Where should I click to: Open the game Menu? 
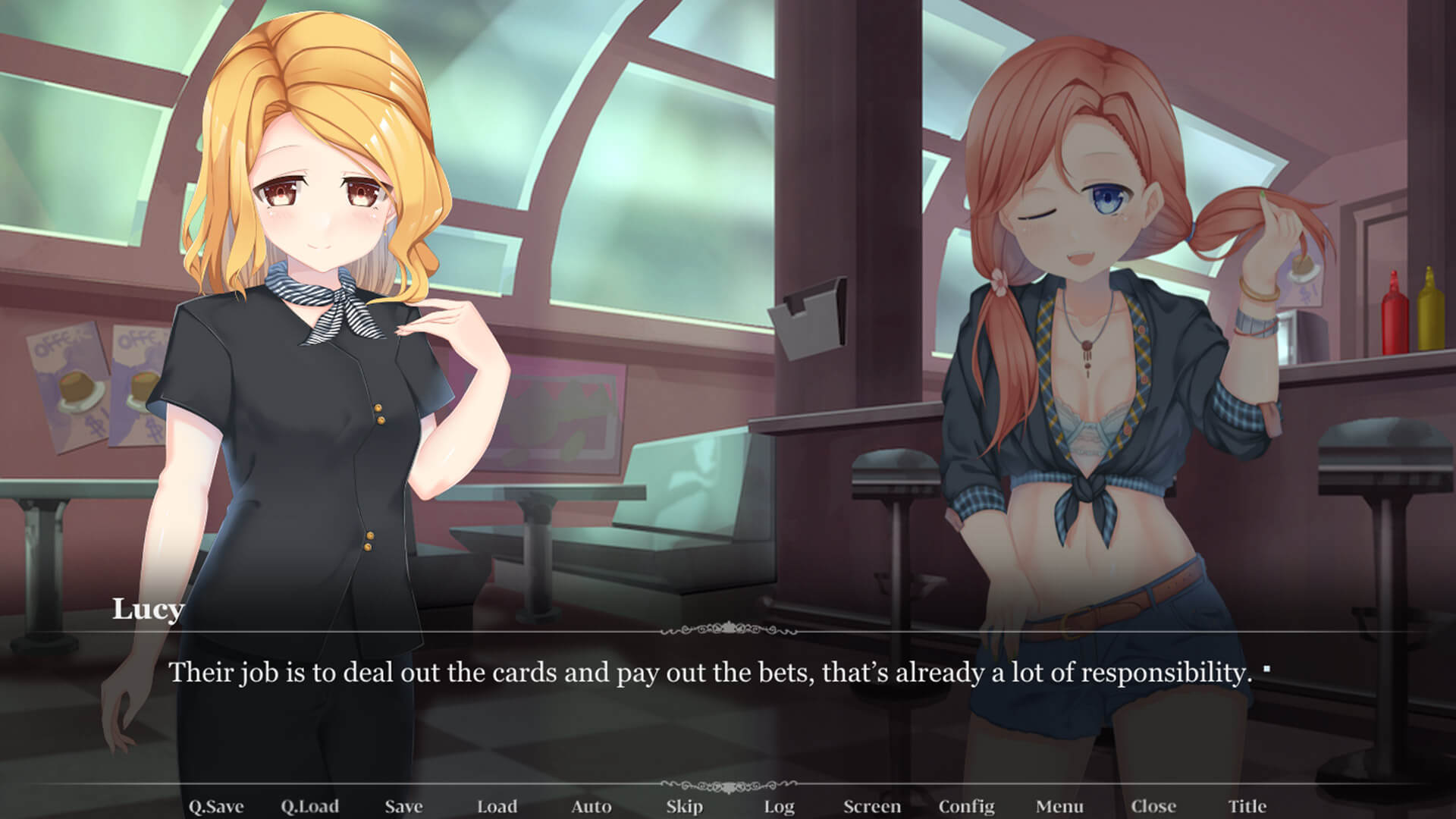pos(1059,806)
